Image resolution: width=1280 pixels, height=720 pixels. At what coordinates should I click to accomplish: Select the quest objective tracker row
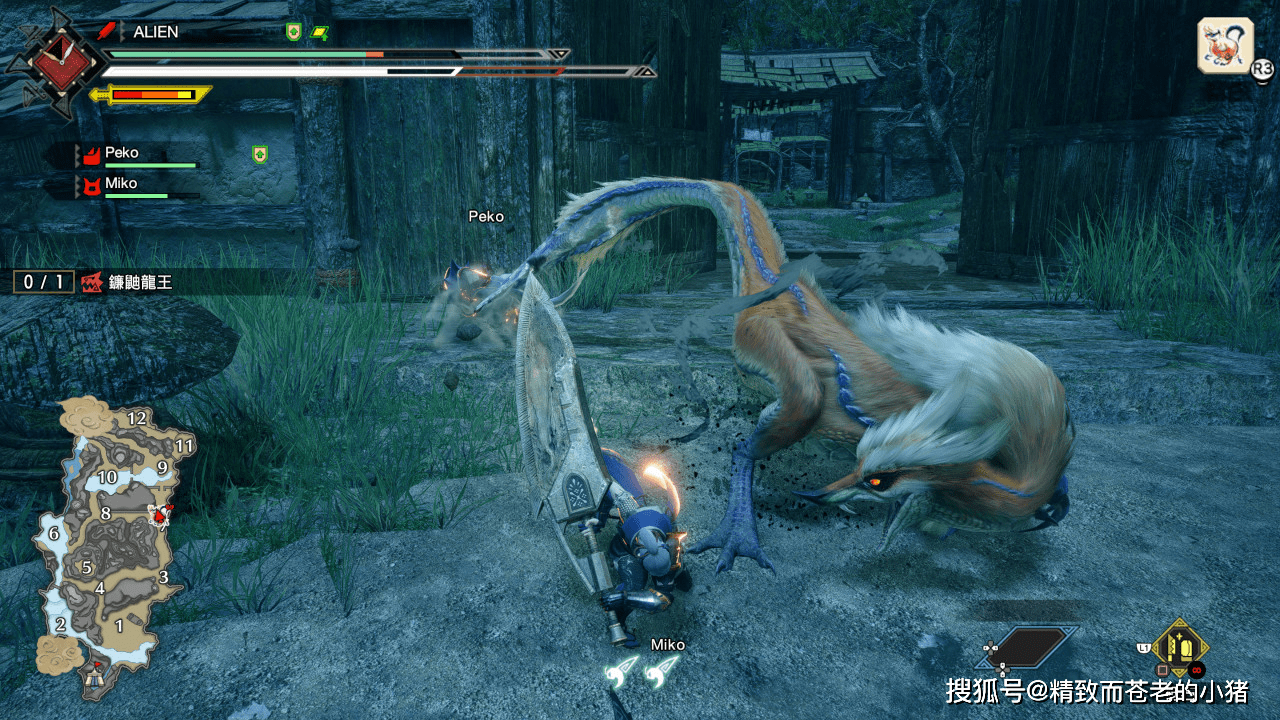[x=98, y=282]
